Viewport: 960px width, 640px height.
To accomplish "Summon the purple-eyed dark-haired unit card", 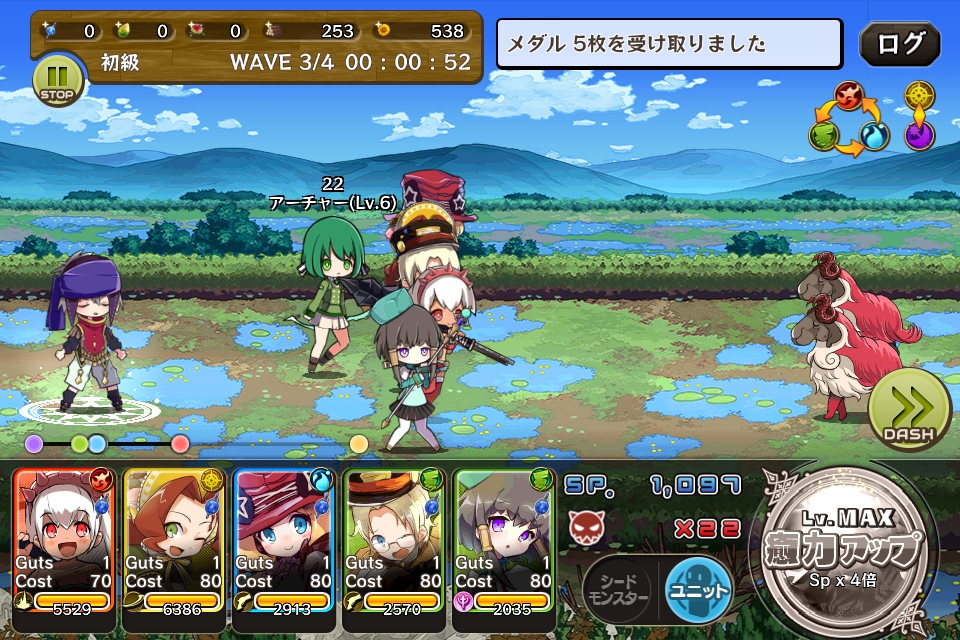I will (x=503, y=540).
